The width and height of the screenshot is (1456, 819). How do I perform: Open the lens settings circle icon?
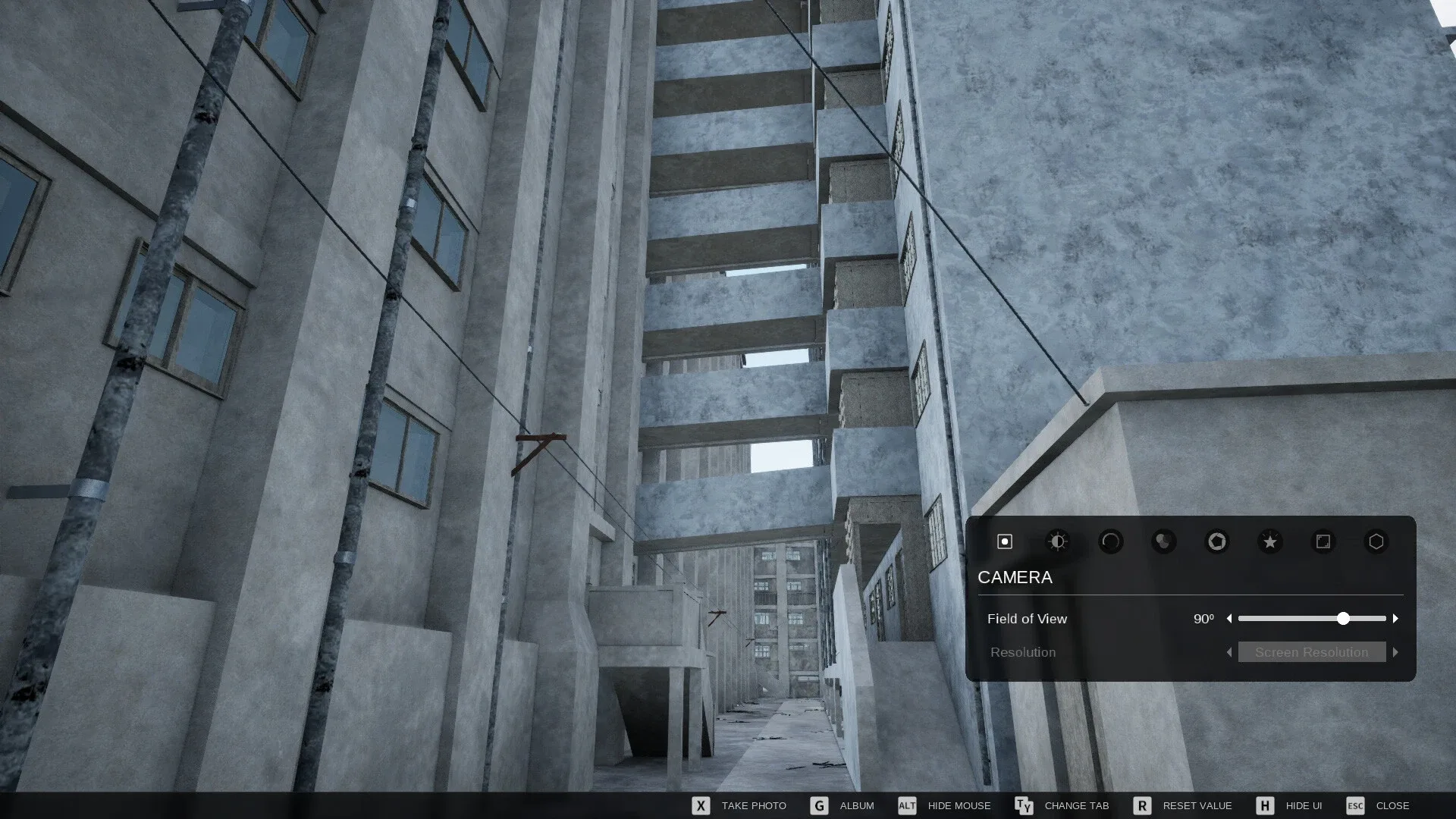pos(1110,541)
